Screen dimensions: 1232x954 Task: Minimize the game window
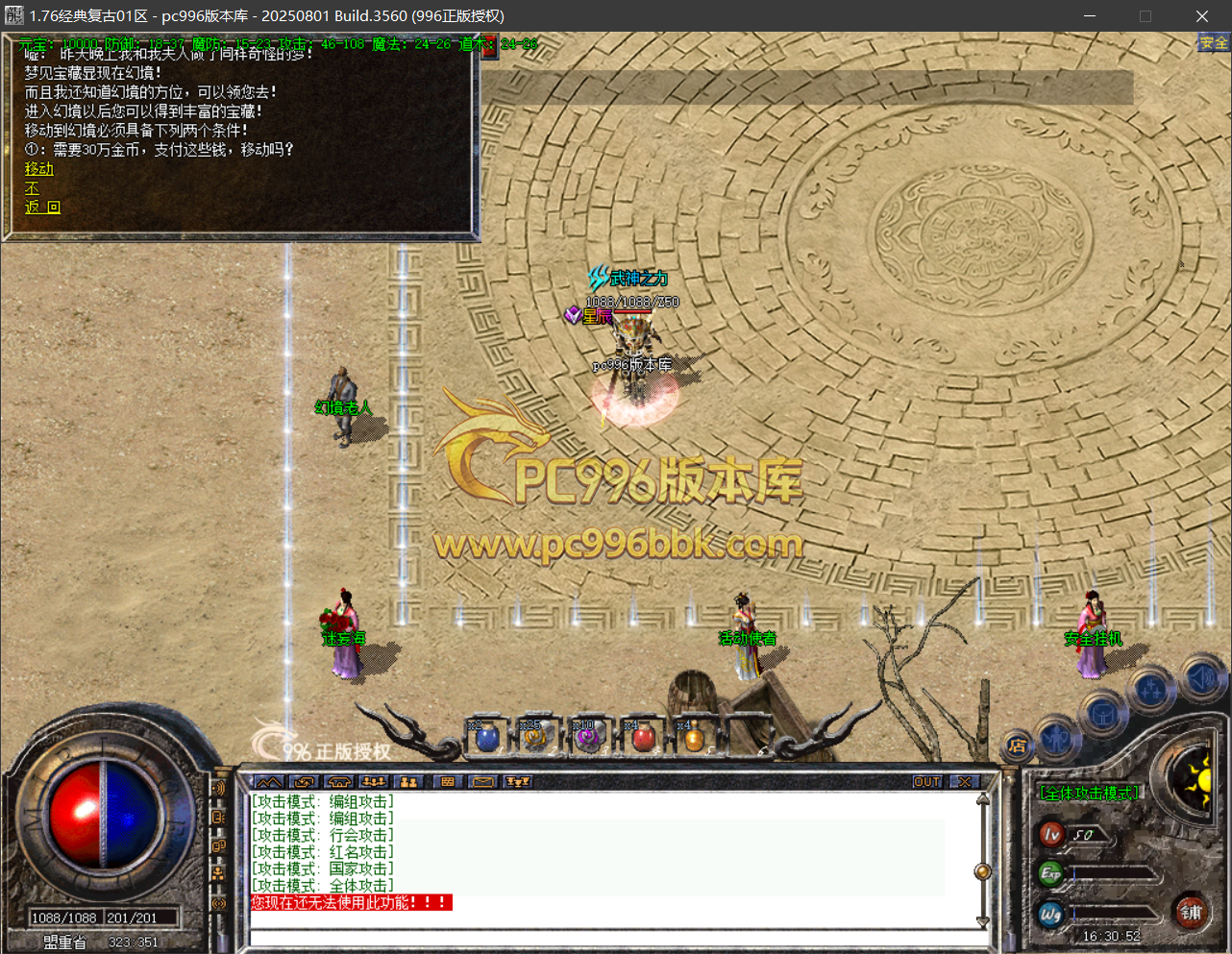pyautogui.click(x=1090, y=16)
